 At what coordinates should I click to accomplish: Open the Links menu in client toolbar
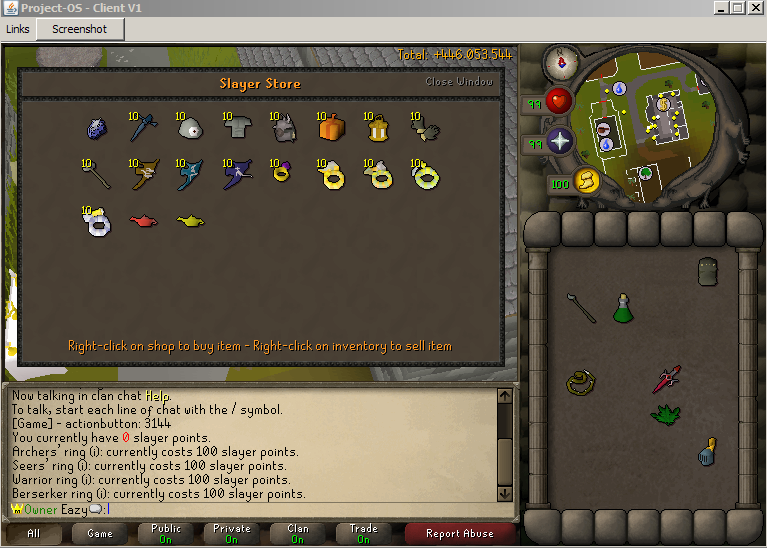(18, 29)
